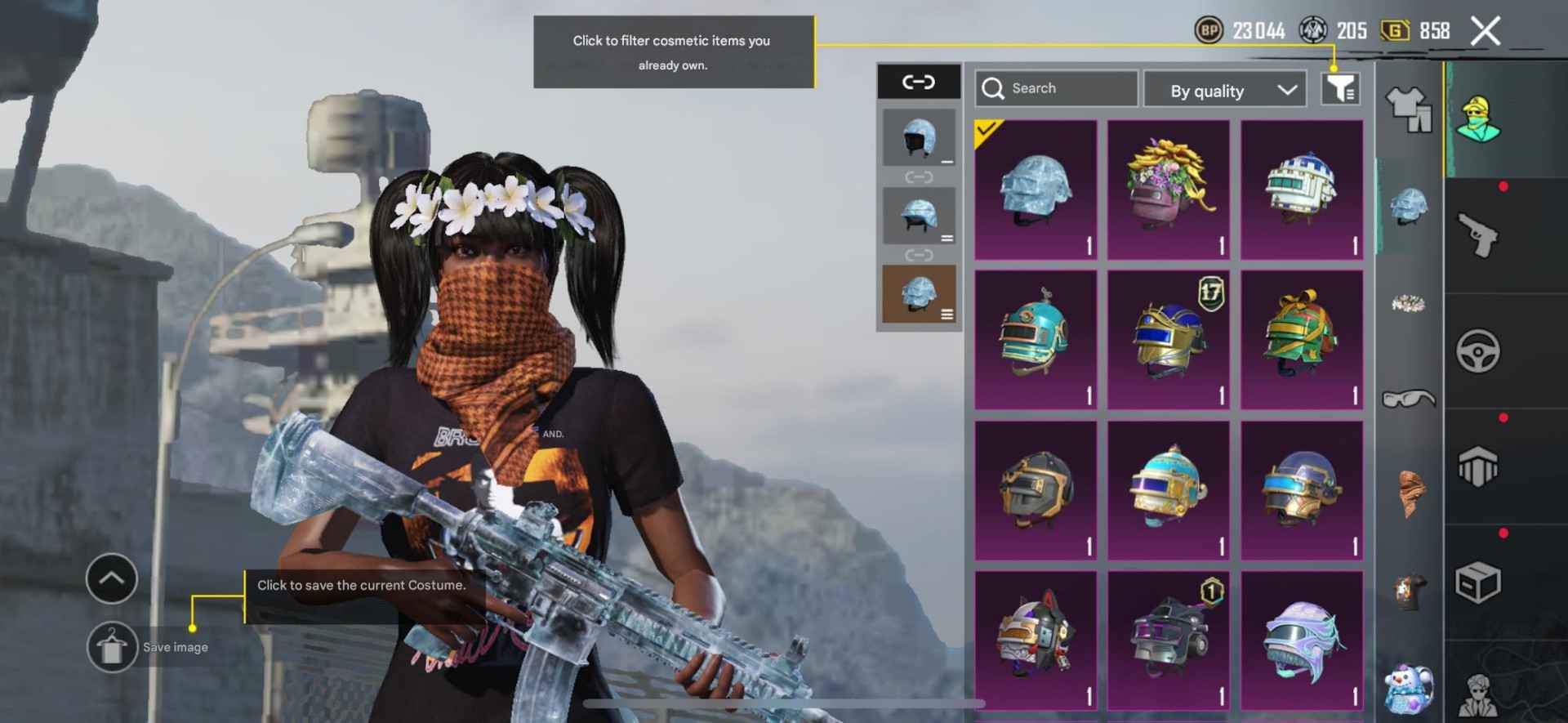The height and width of the screenshot is (723, 1568).
Task: Expand the panel with the up-arrow button
Action: pyautogui.click(x=112, y=578)
